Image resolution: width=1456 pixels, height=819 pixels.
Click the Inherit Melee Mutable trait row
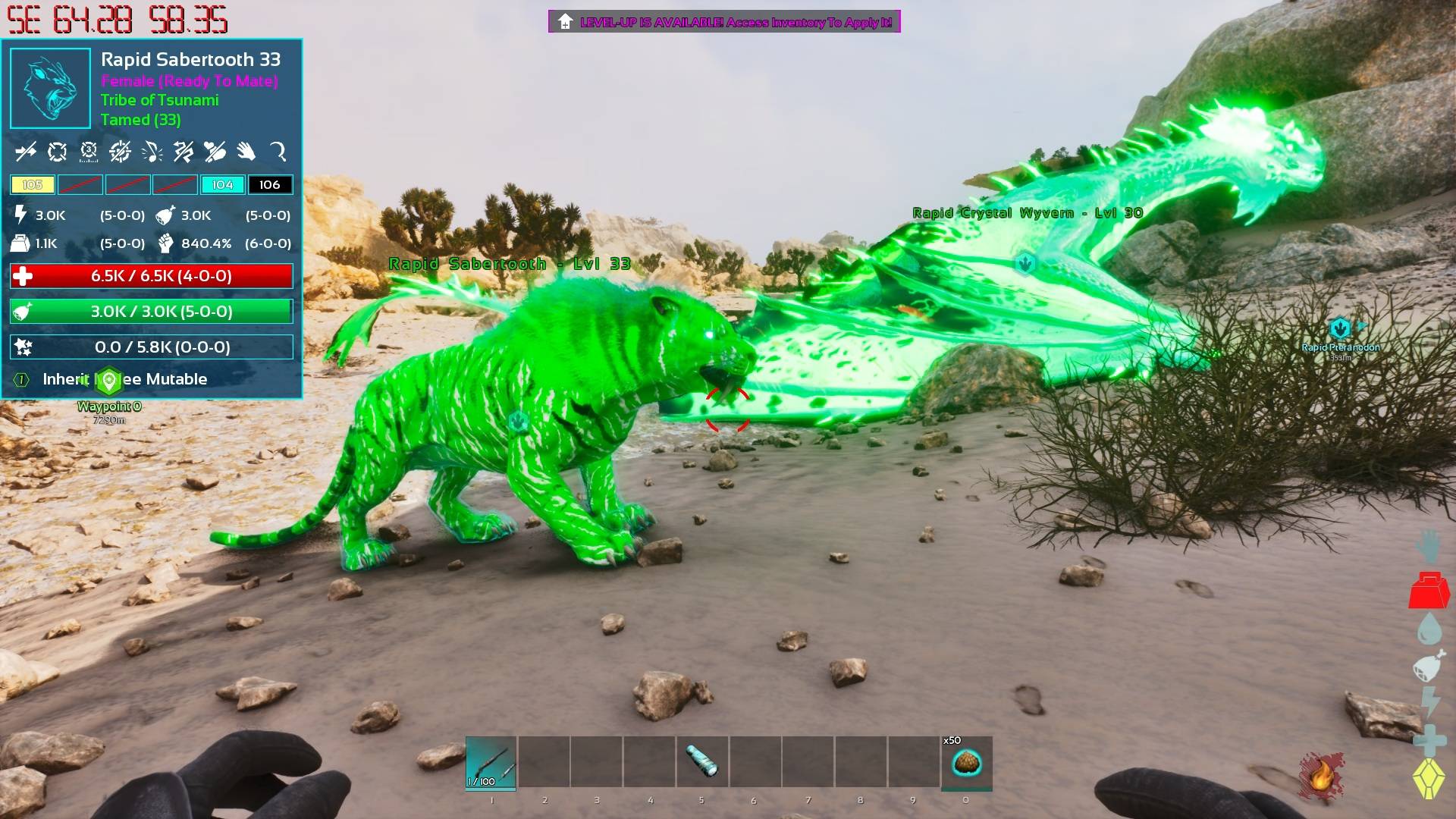click(124, 379)
